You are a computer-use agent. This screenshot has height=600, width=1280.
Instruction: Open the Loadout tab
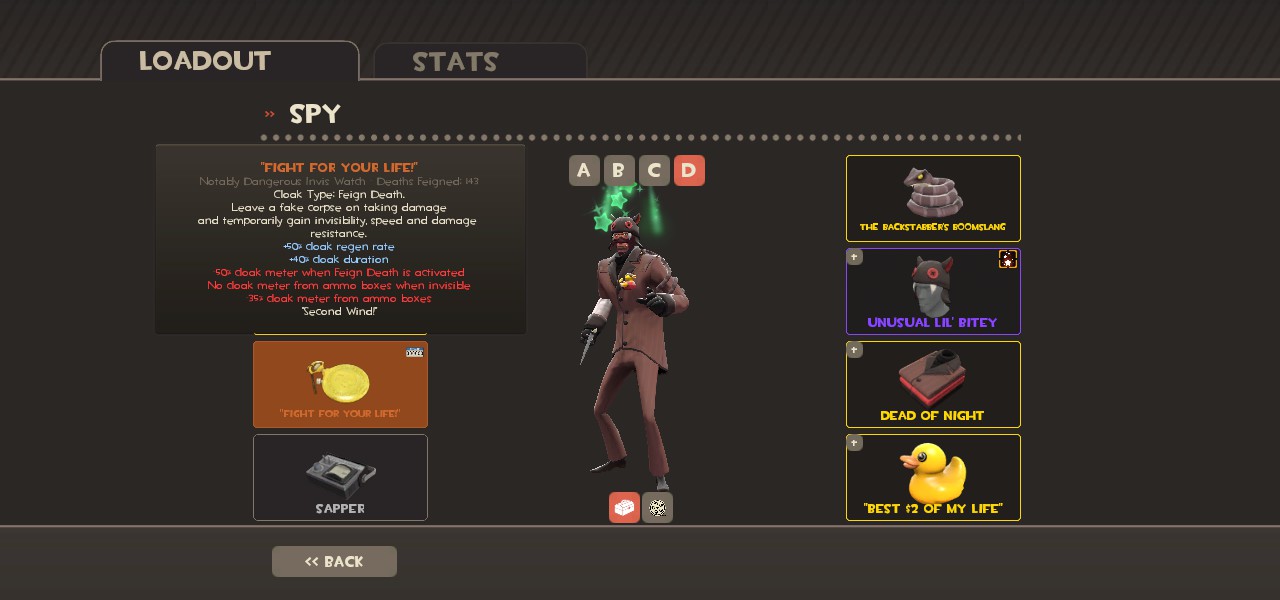pos(229,61)
